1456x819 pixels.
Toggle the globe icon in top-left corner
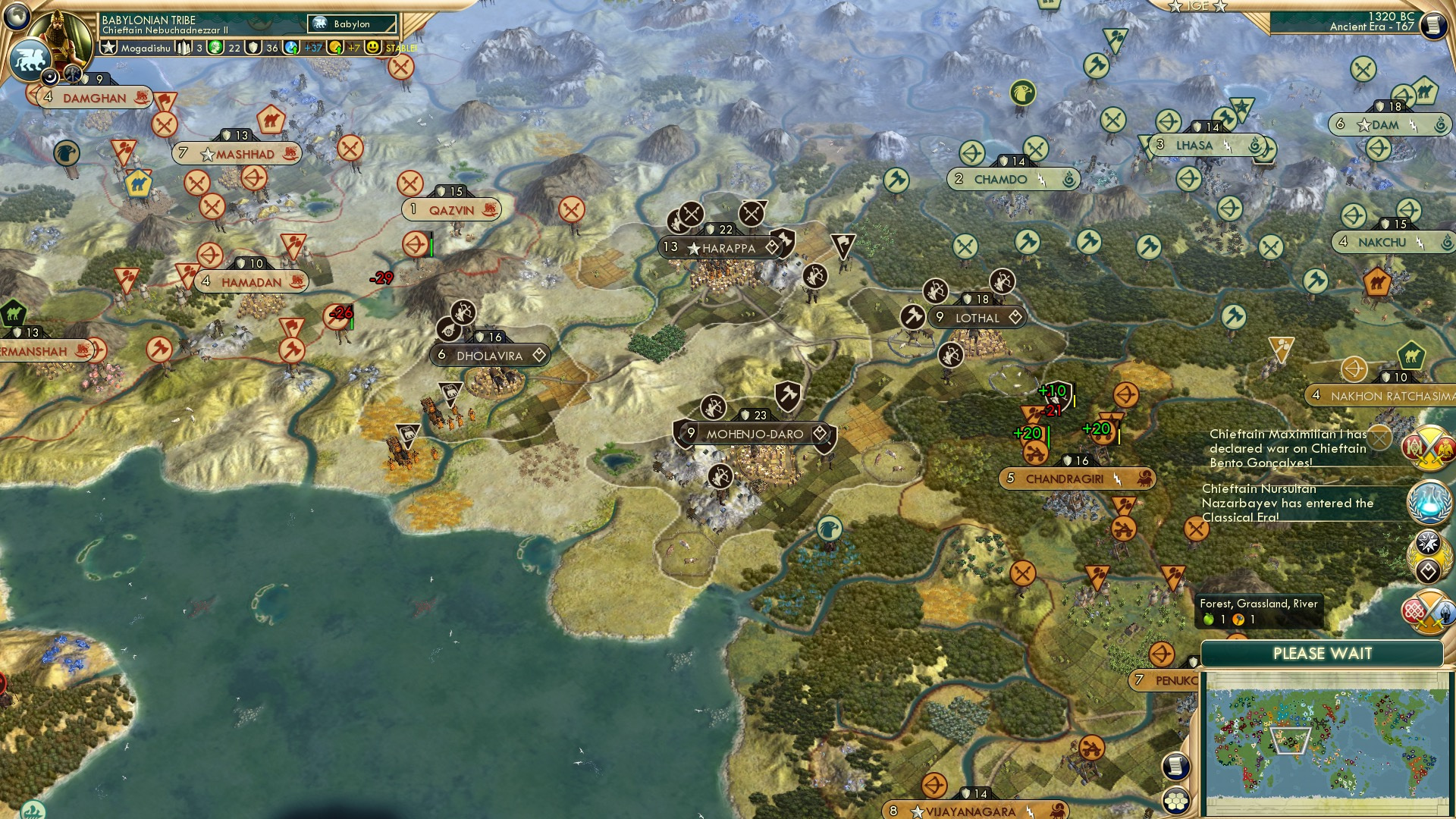(x=15, y=15)
